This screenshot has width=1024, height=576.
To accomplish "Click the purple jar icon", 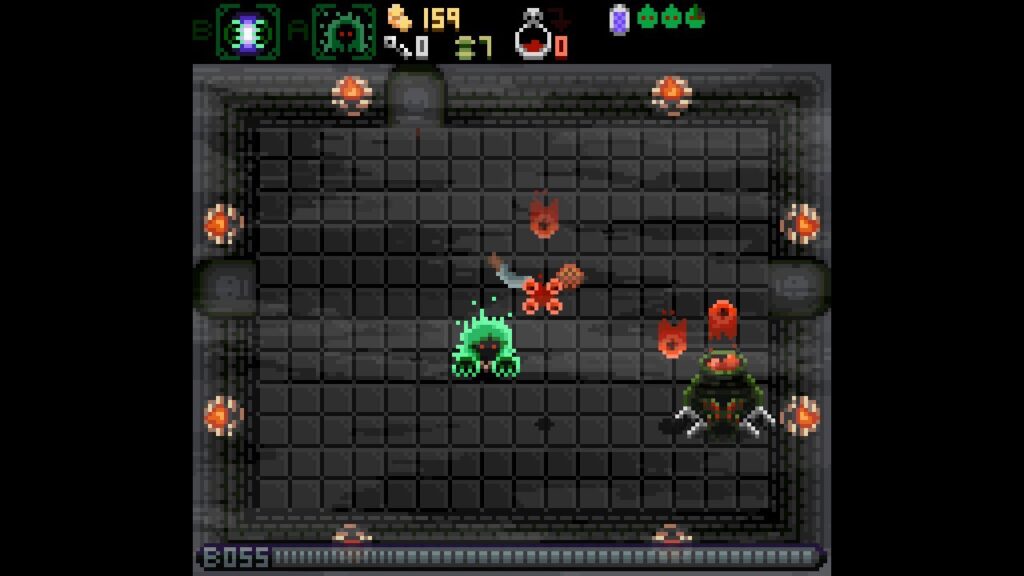I will click(x=619, y=17).
